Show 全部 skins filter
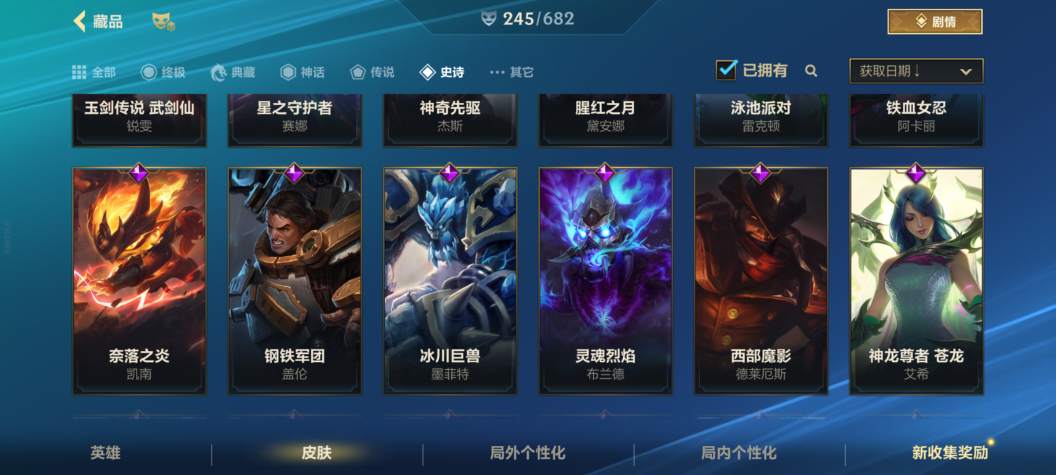 (x=94, y=72)
